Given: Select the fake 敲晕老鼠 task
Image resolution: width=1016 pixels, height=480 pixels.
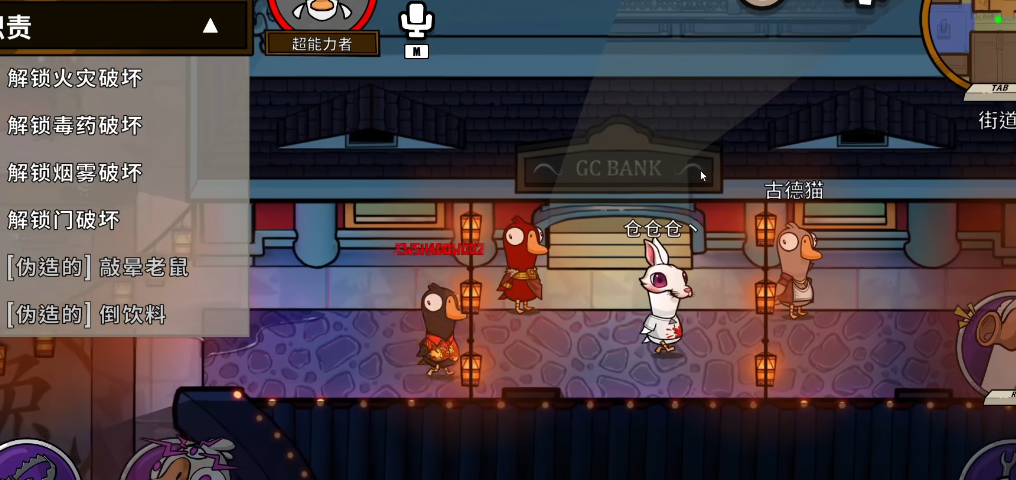Looking at the screenshot, I should (98, 267).
